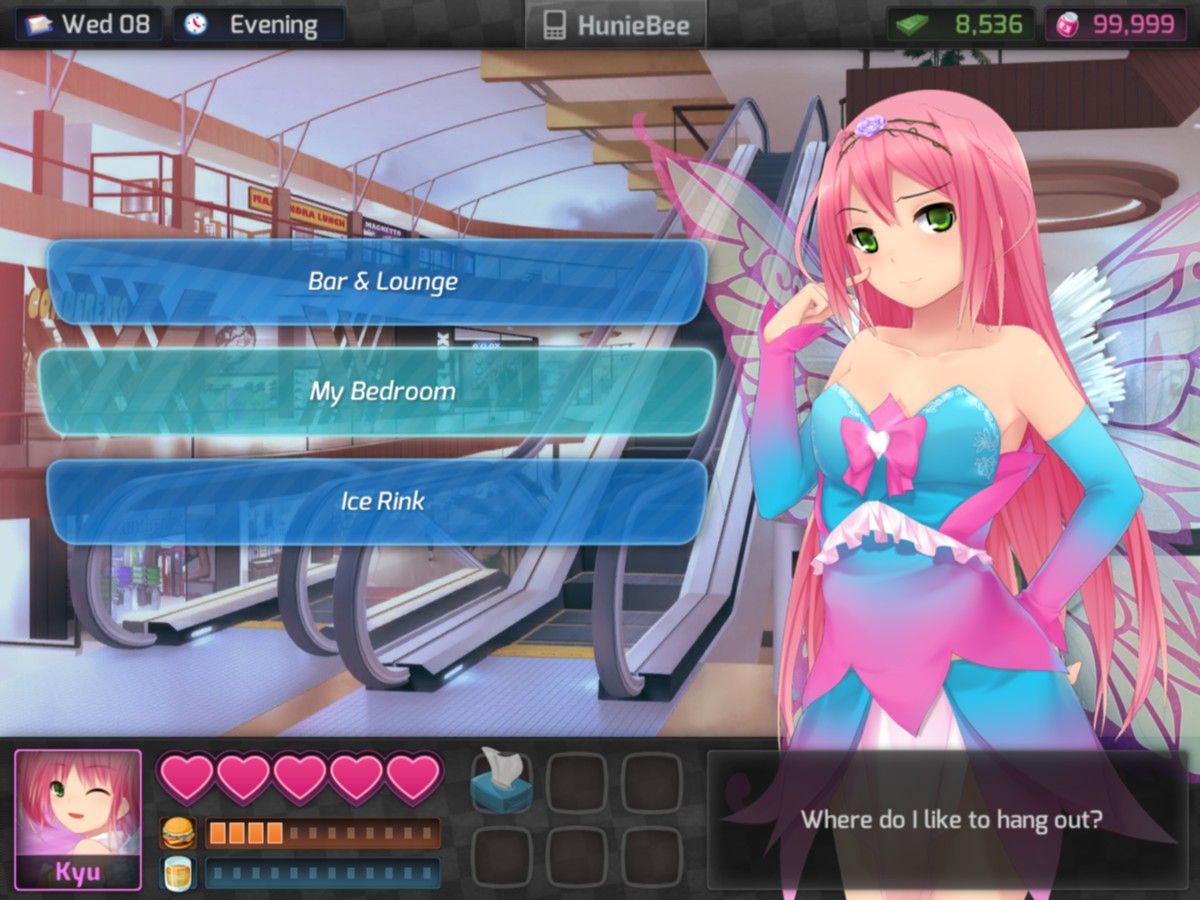Select the tissue box item slot
The image size is (1200, 900).
(x=501, y=781)
